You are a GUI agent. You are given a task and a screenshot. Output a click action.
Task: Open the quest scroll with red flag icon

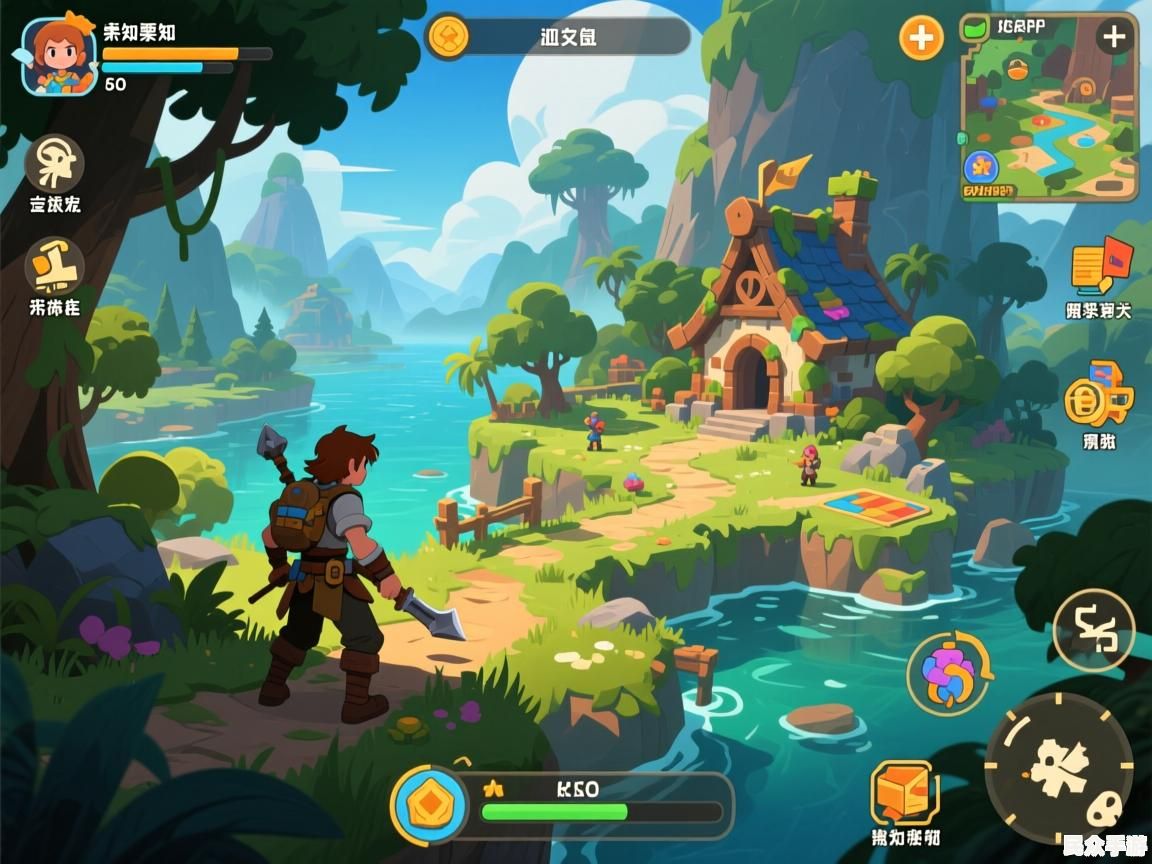(x=1100, y=266)
